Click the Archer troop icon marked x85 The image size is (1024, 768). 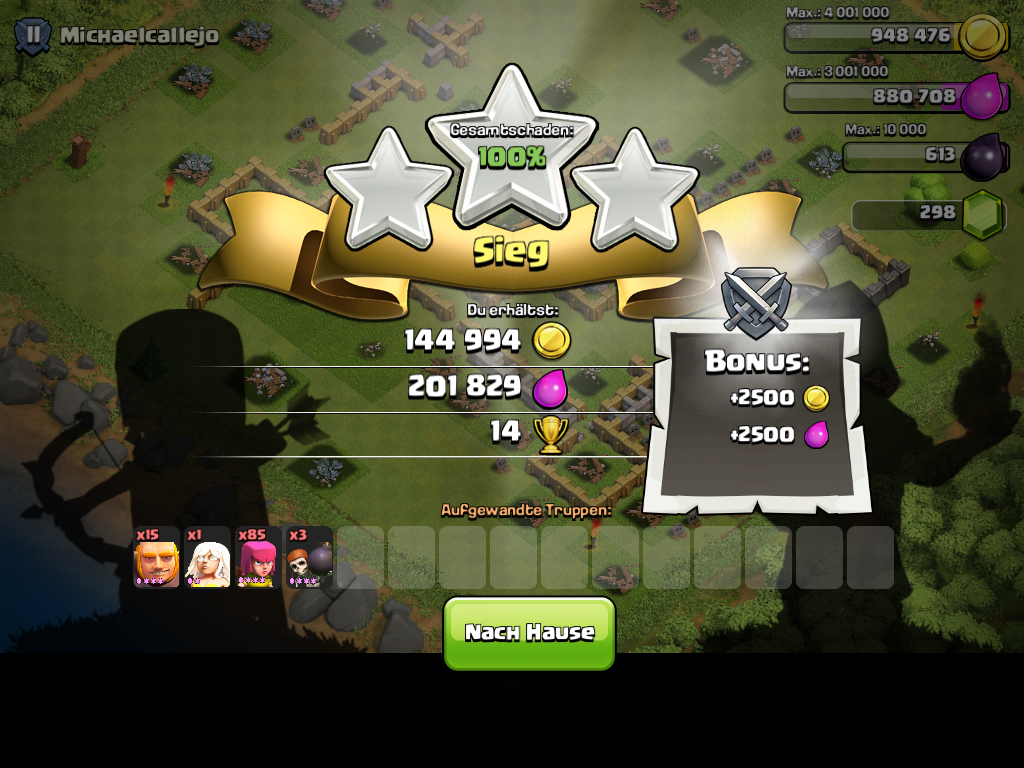coord(259,558)
